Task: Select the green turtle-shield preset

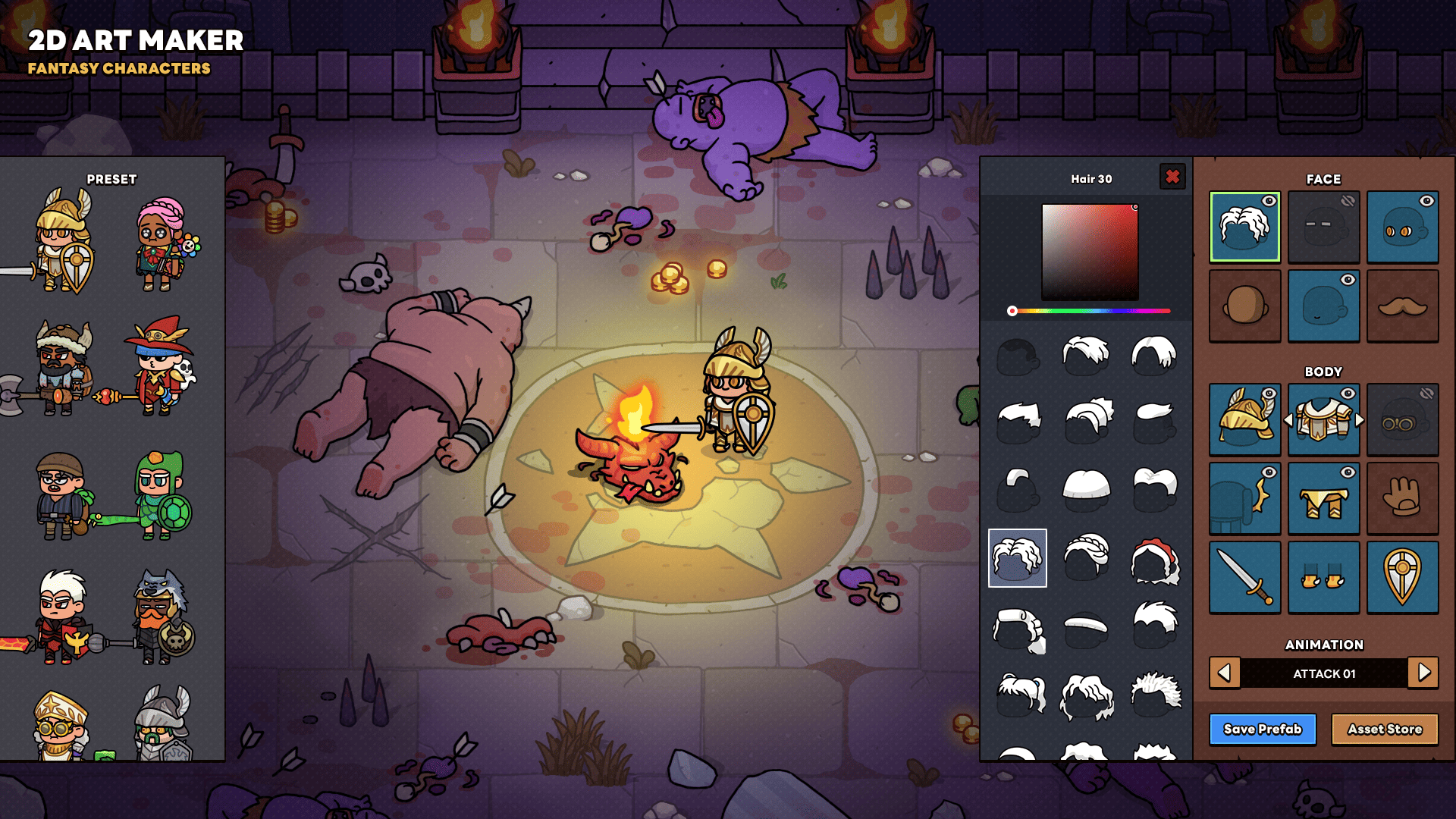Action: 162,495
